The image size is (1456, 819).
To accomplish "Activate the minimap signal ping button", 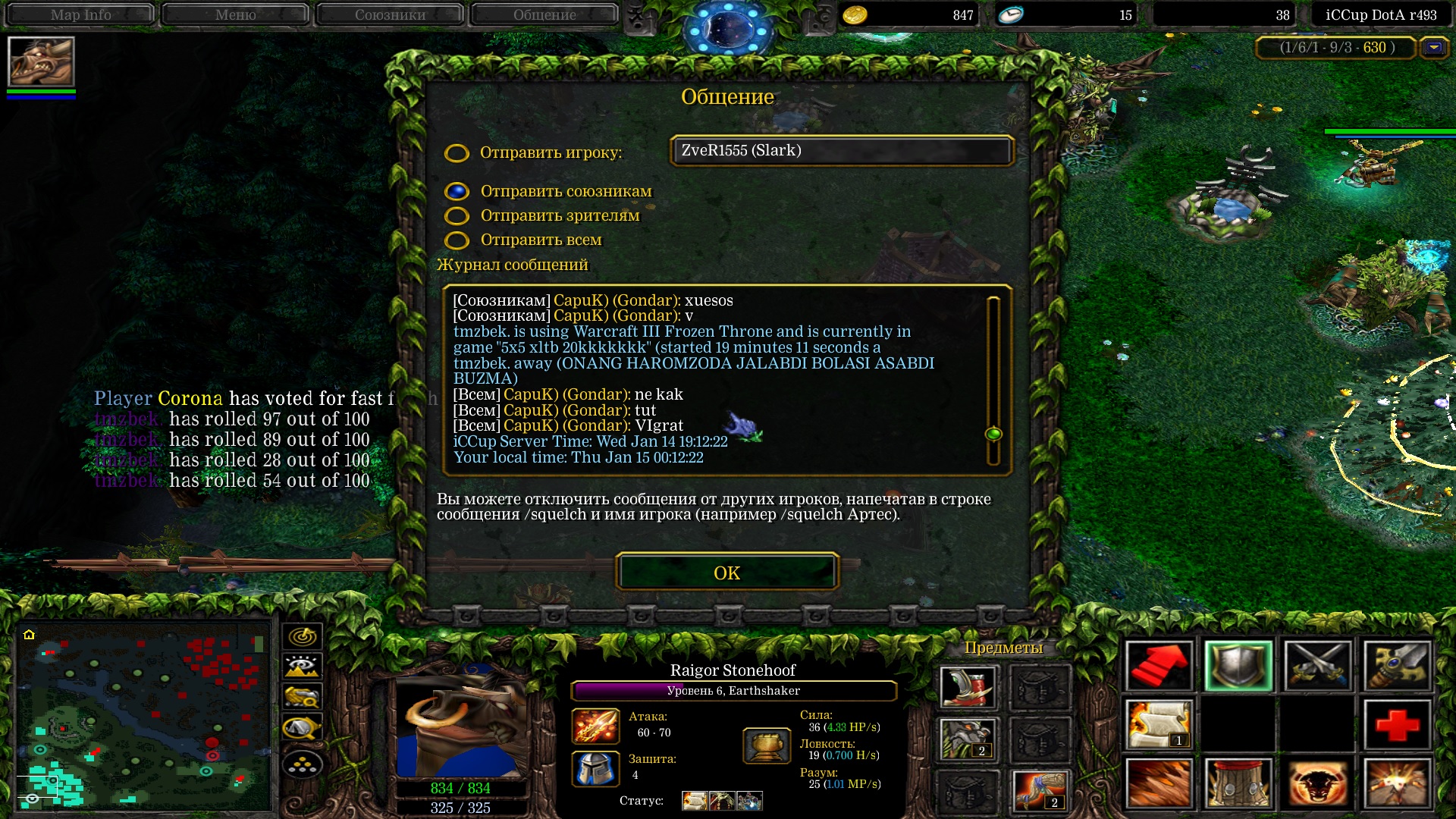I will pyautogui.click(x=303, y=635).
